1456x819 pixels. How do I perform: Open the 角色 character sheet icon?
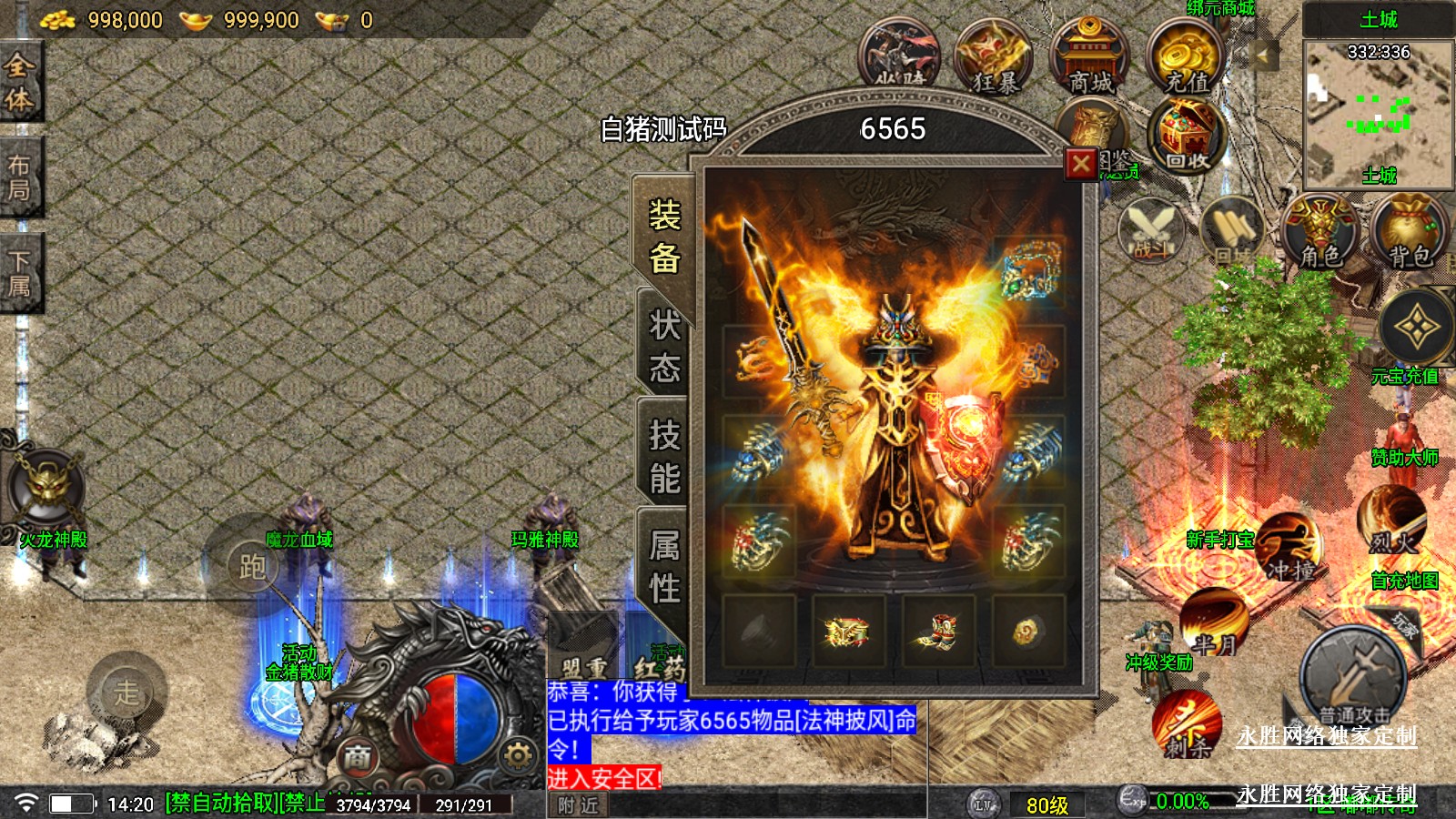coord(1319,232)
